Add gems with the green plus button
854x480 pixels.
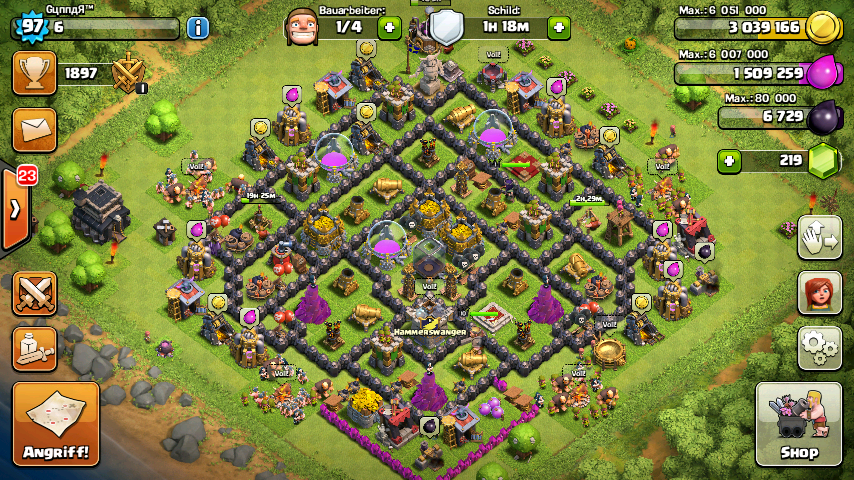tap(729, 160)
